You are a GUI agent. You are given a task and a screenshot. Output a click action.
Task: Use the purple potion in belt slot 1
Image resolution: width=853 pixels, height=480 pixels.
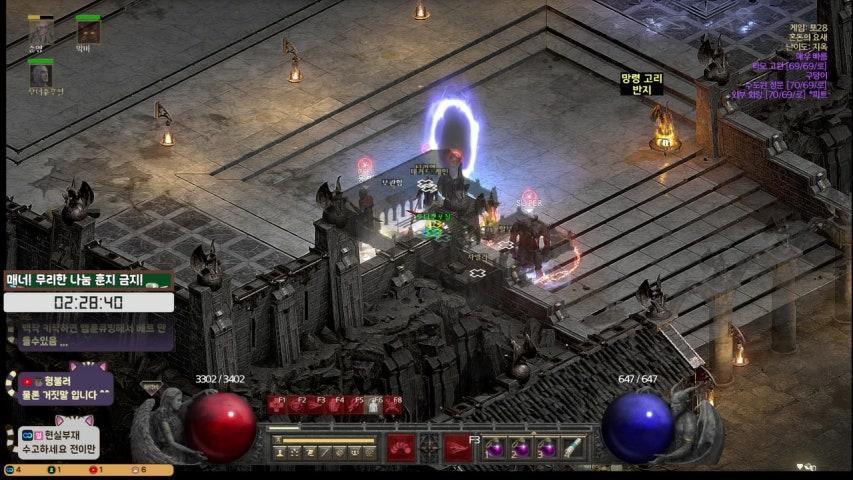494,448
